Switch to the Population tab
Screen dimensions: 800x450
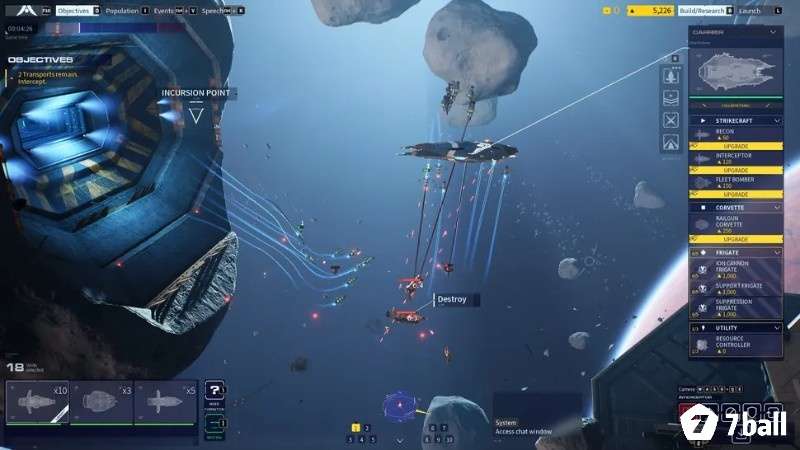click(x=121, y=10)
